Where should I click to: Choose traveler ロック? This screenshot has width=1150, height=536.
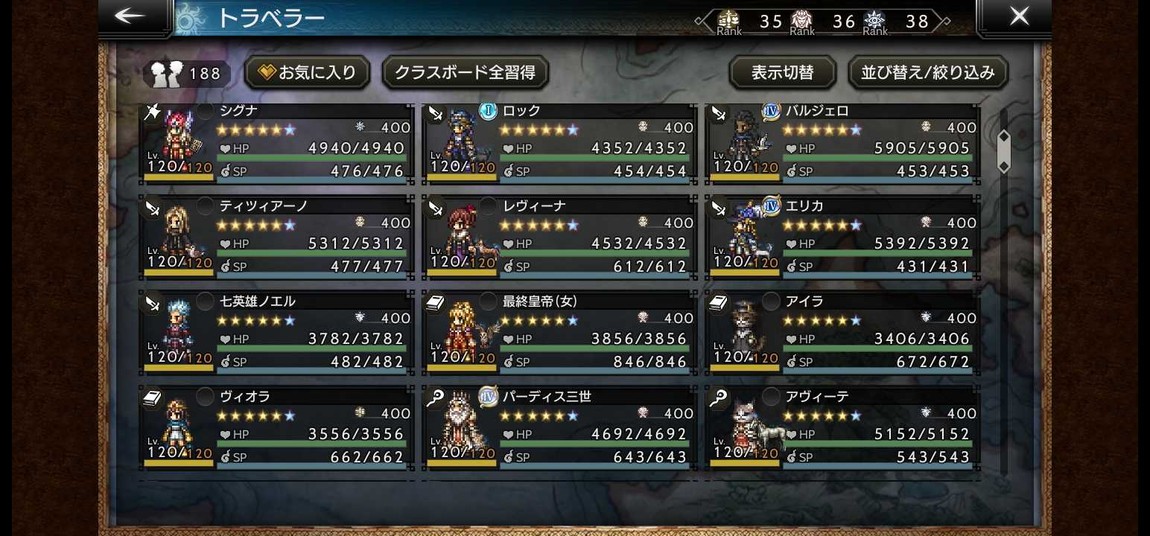[560, 144]
